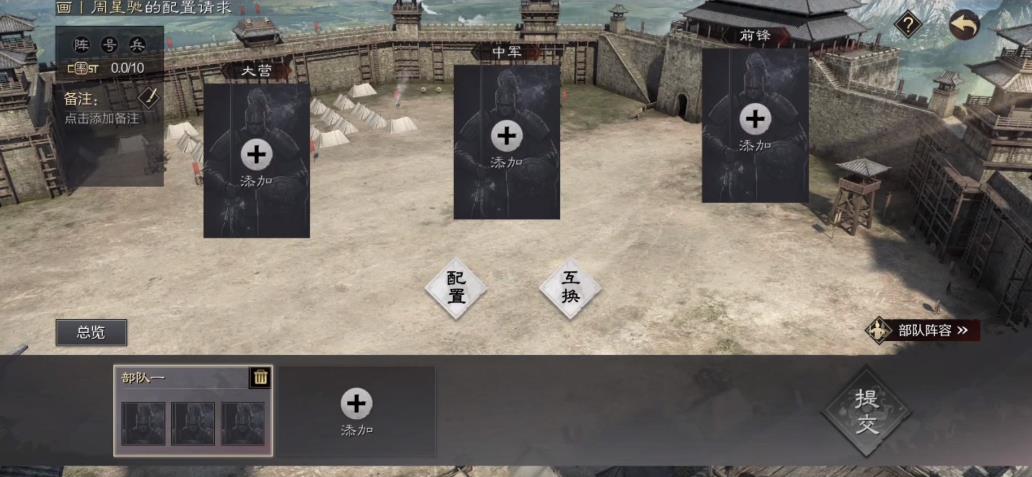The image size is (1032, 477).
Task: Tap the 互换 swap button
Action: pos(570,288)
